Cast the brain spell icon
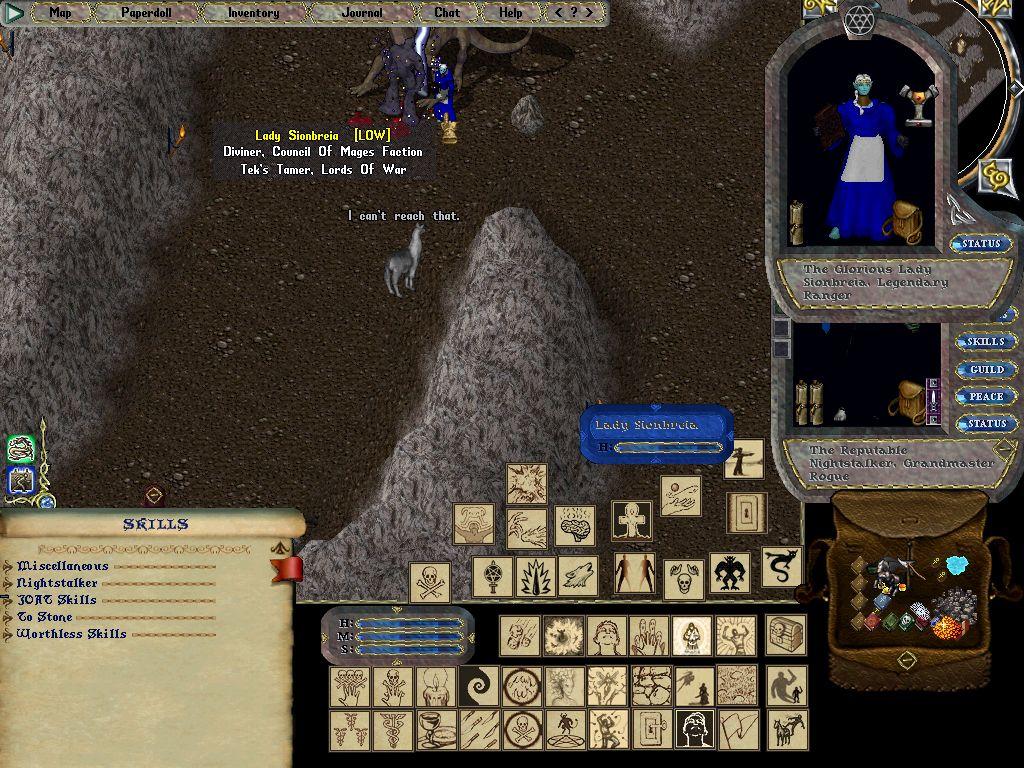Viewport: 1024px width, 768px height. tap(575, 526)
